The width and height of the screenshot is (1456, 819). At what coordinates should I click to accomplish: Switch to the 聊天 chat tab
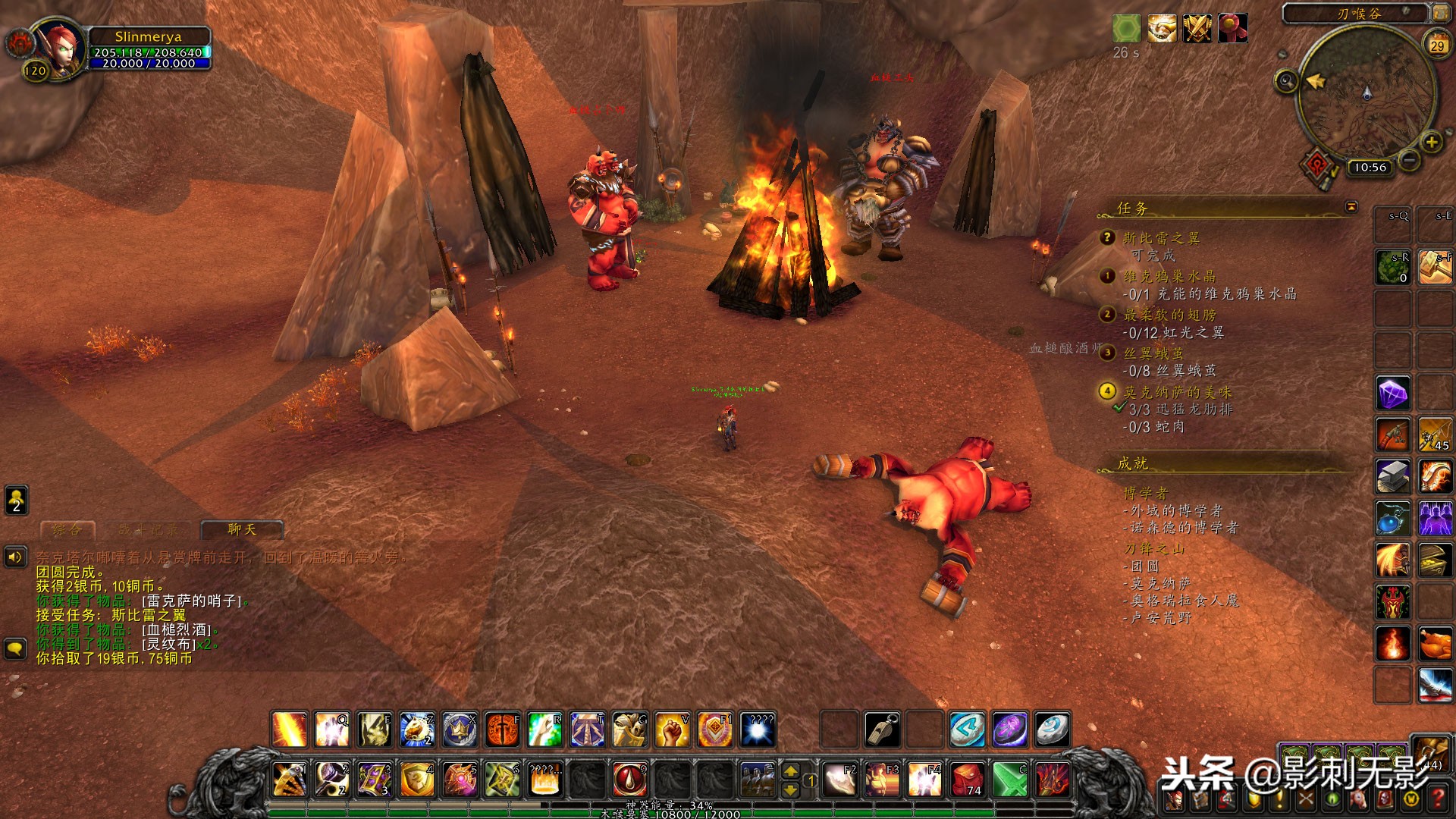pyautogui.click(x=242, y=529)
